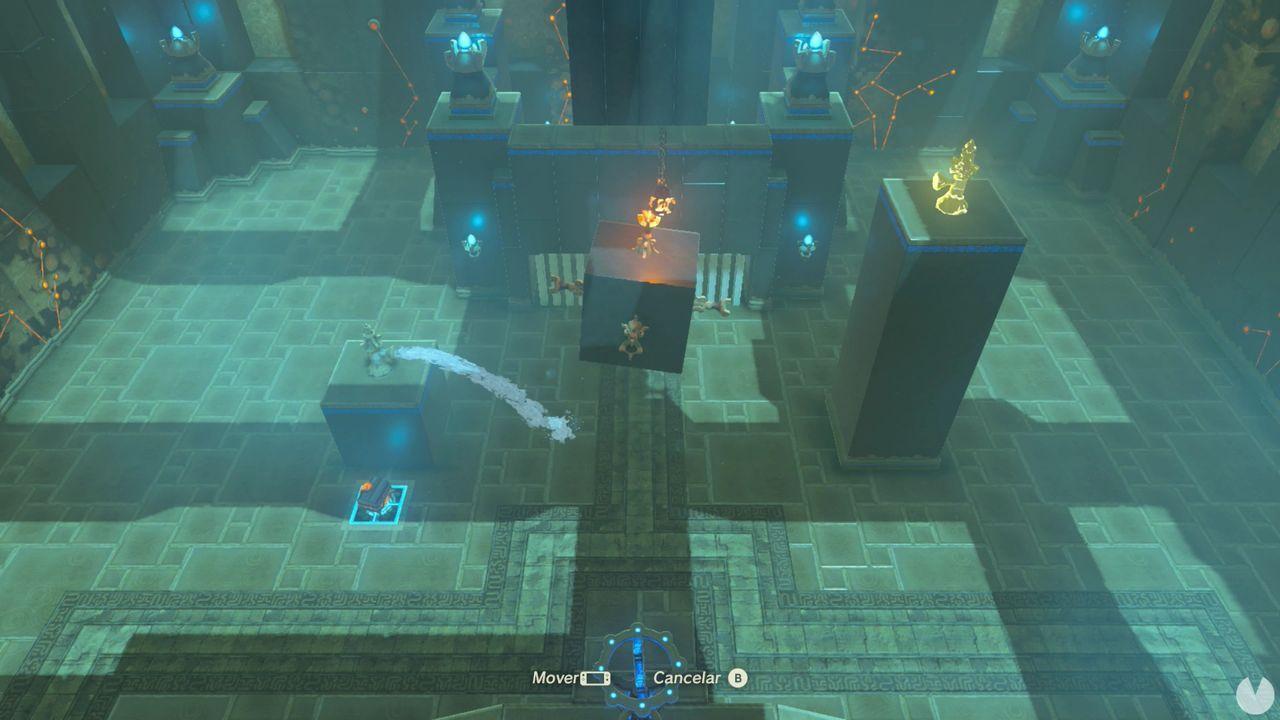
Task: Click the crystal altar statue on the far left ledge
Action: pos(180,45)
